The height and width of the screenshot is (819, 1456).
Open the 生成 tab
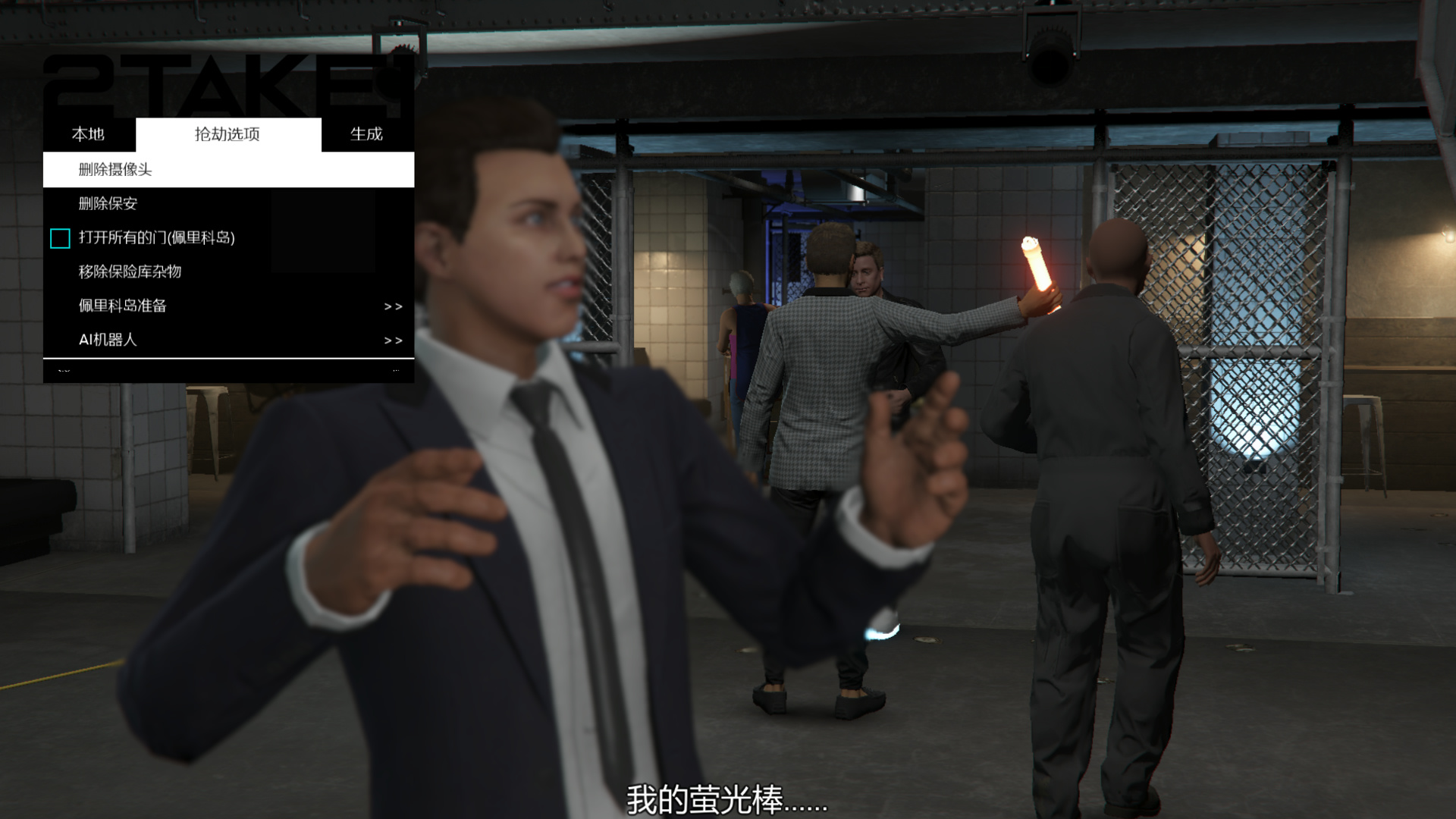pyautogui.click(x=366, y=134)
